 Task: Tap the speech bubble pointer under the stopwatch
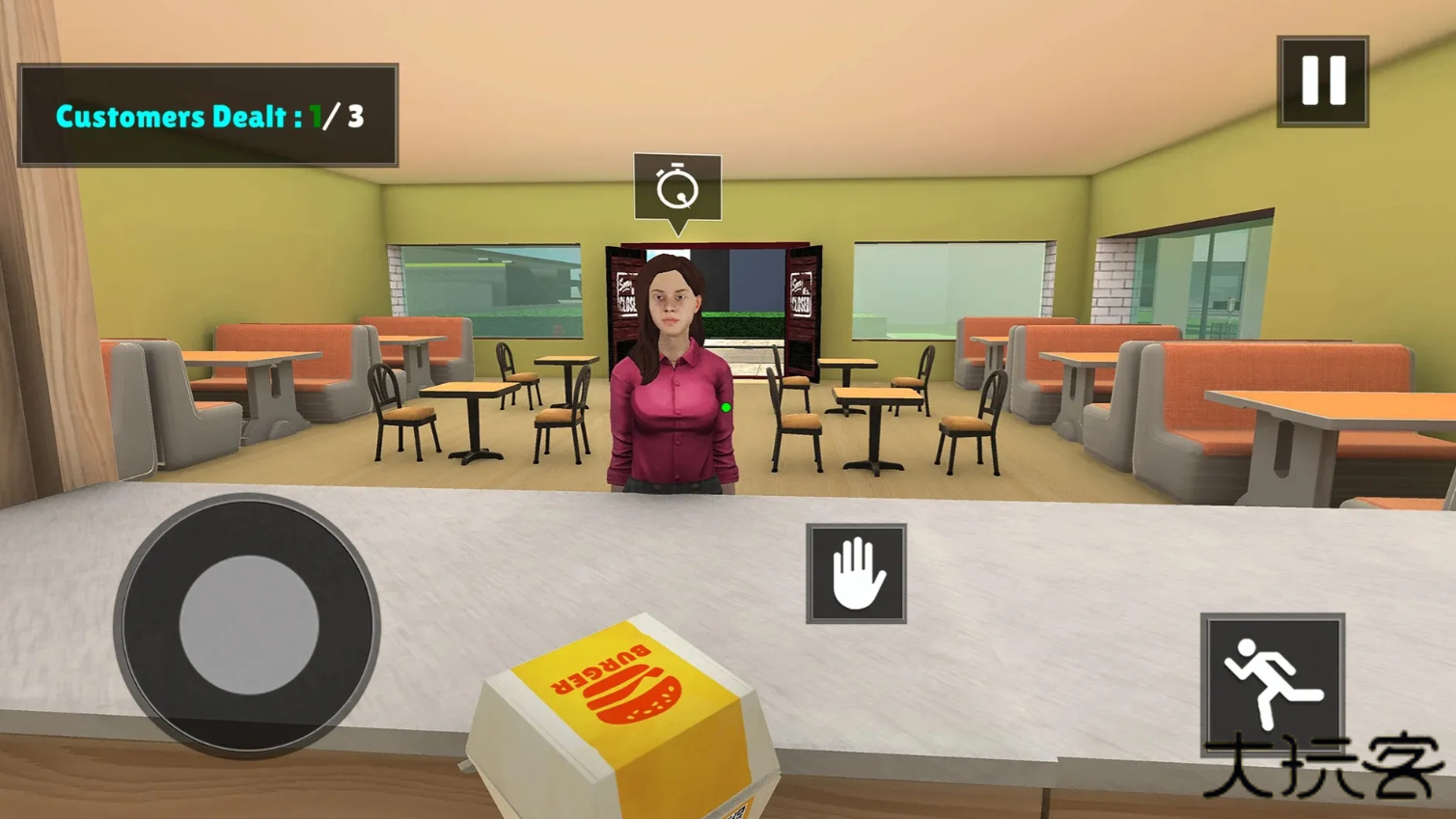pyautogui.click(x=678, y=228)
